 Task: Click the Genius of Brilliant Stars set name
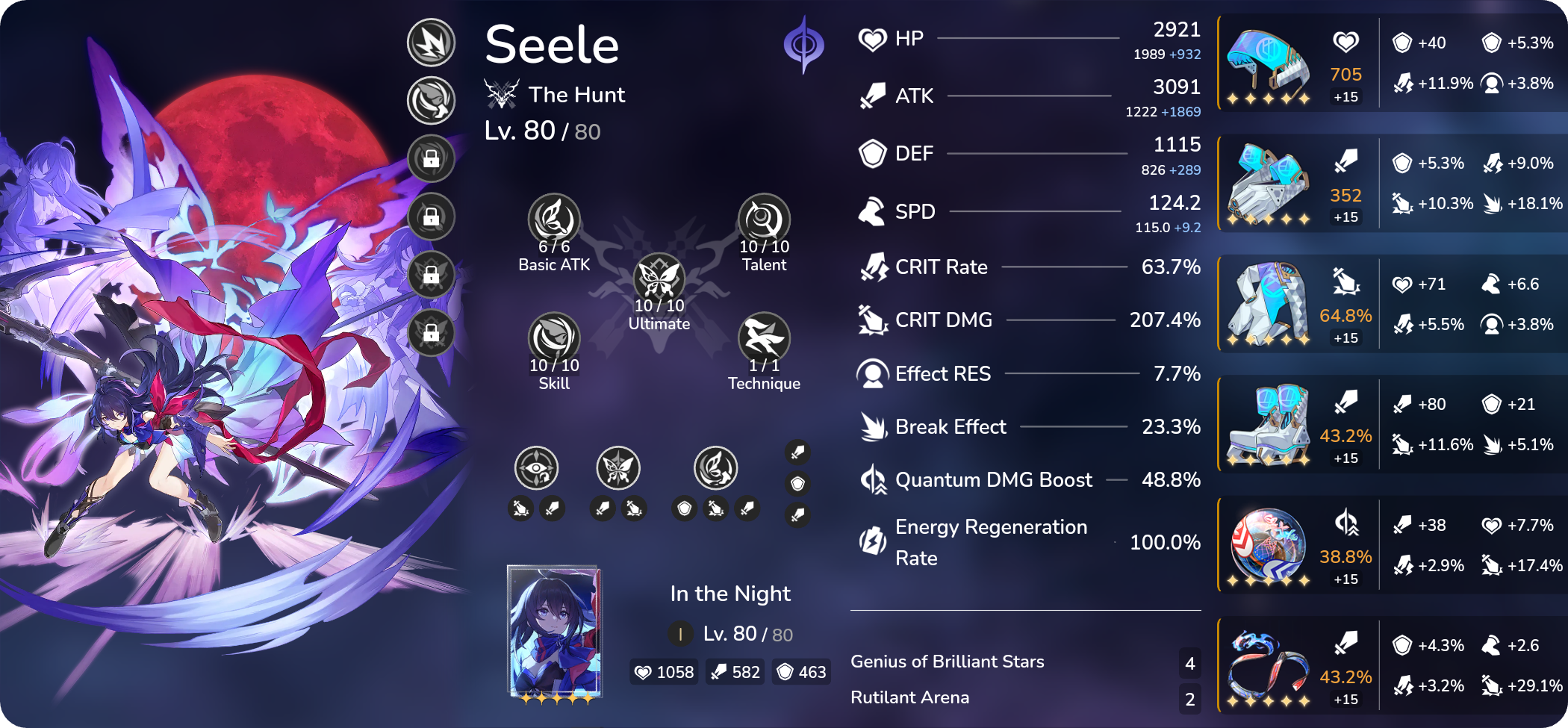tap(947, 661)
